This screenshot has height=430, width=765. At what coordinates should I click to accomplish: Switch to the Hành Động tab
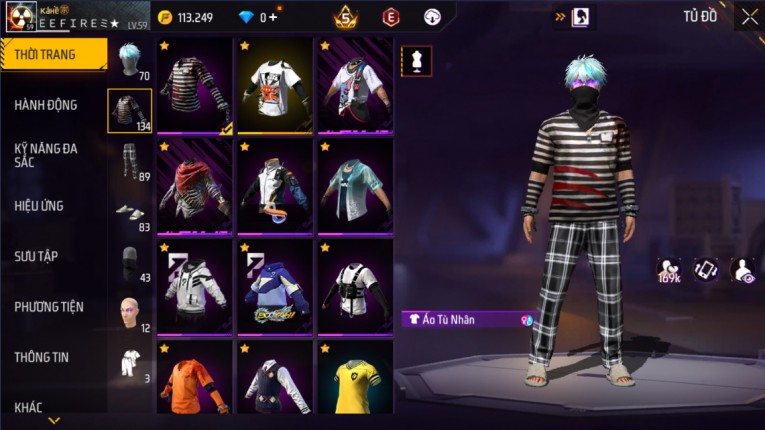coord(47,105)
